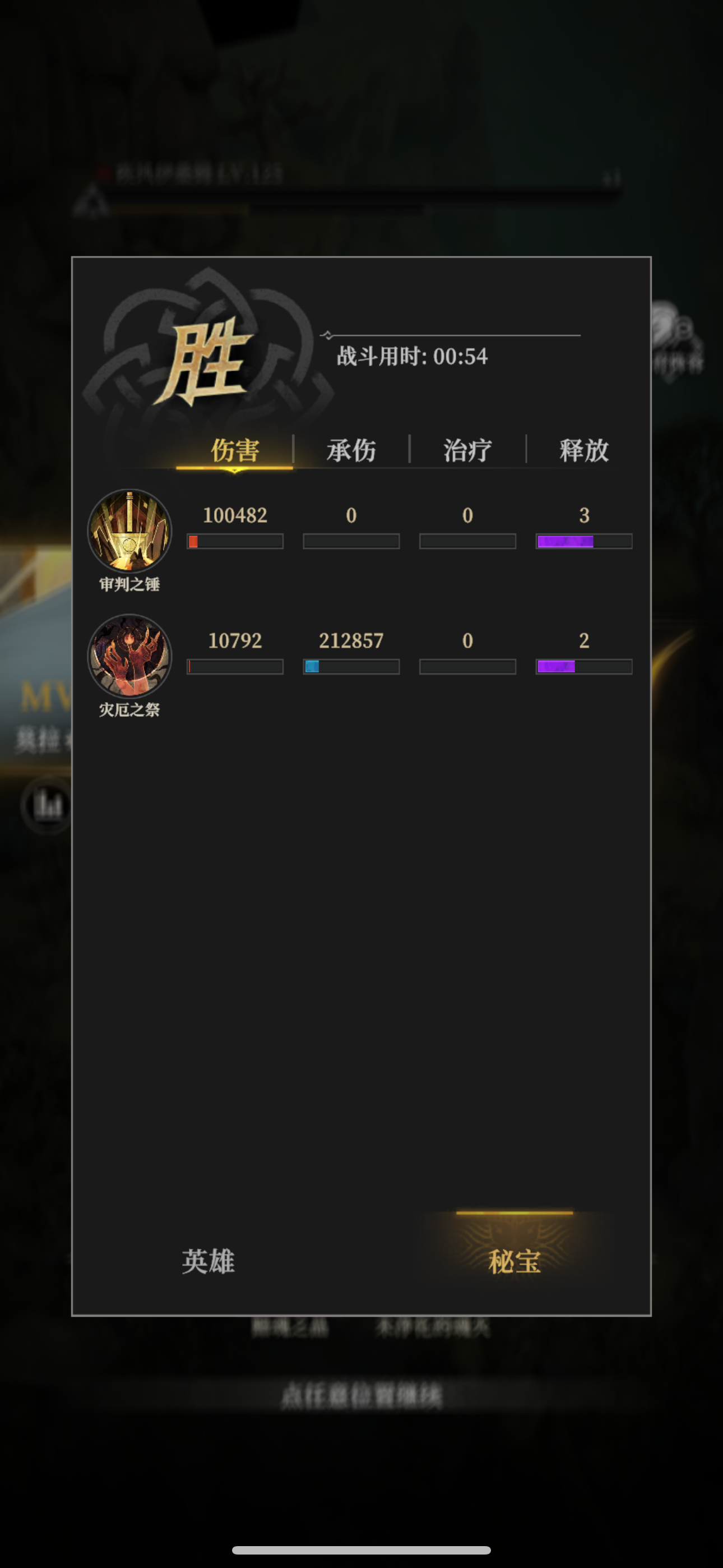Select the highlighted 秘宝 bottom tab
The width and height of the screenshot is (723, 1568).
point(515,1263)
